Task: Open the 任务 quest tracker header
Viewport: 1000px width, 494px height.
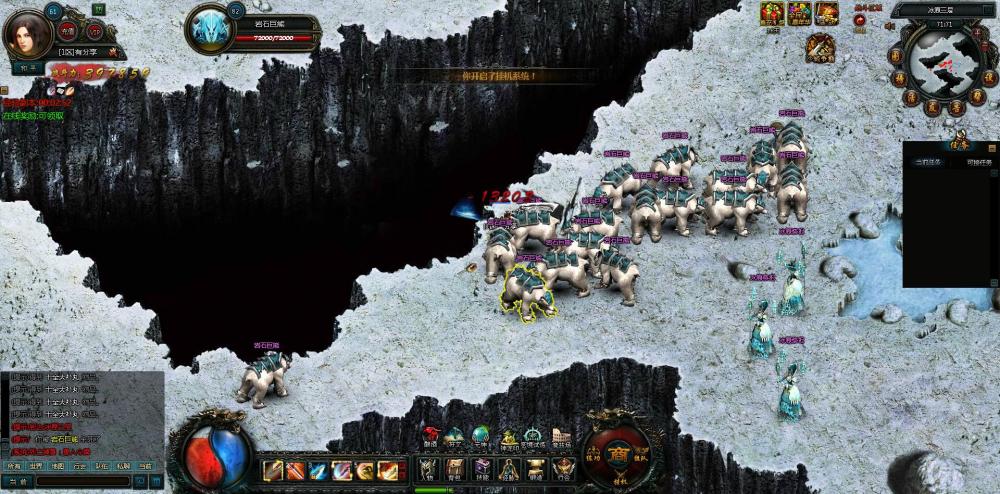Action: coord(959,140)
